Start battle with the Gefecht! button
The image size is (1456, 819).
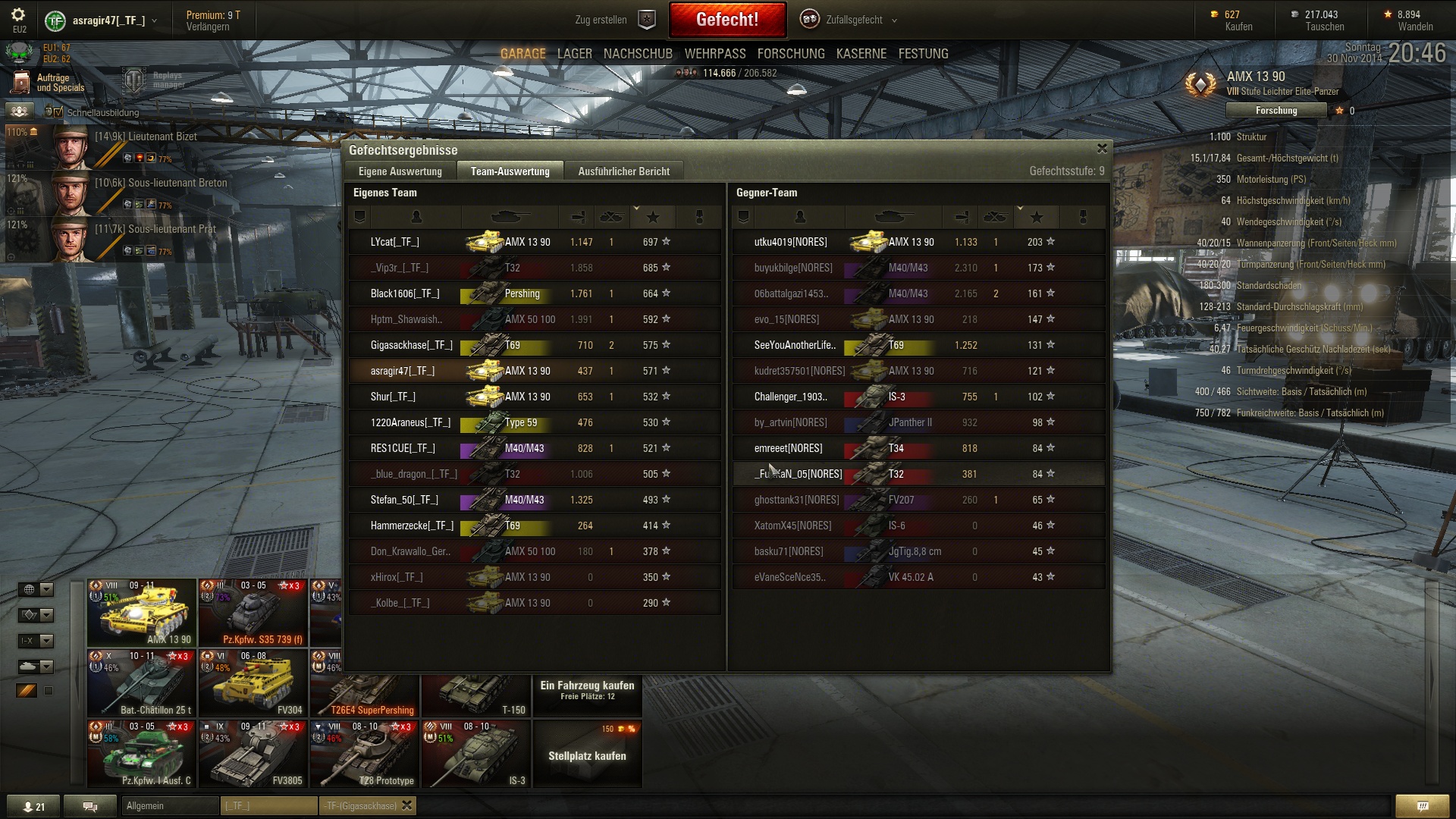pyautogui.click(x=726, y=20)
